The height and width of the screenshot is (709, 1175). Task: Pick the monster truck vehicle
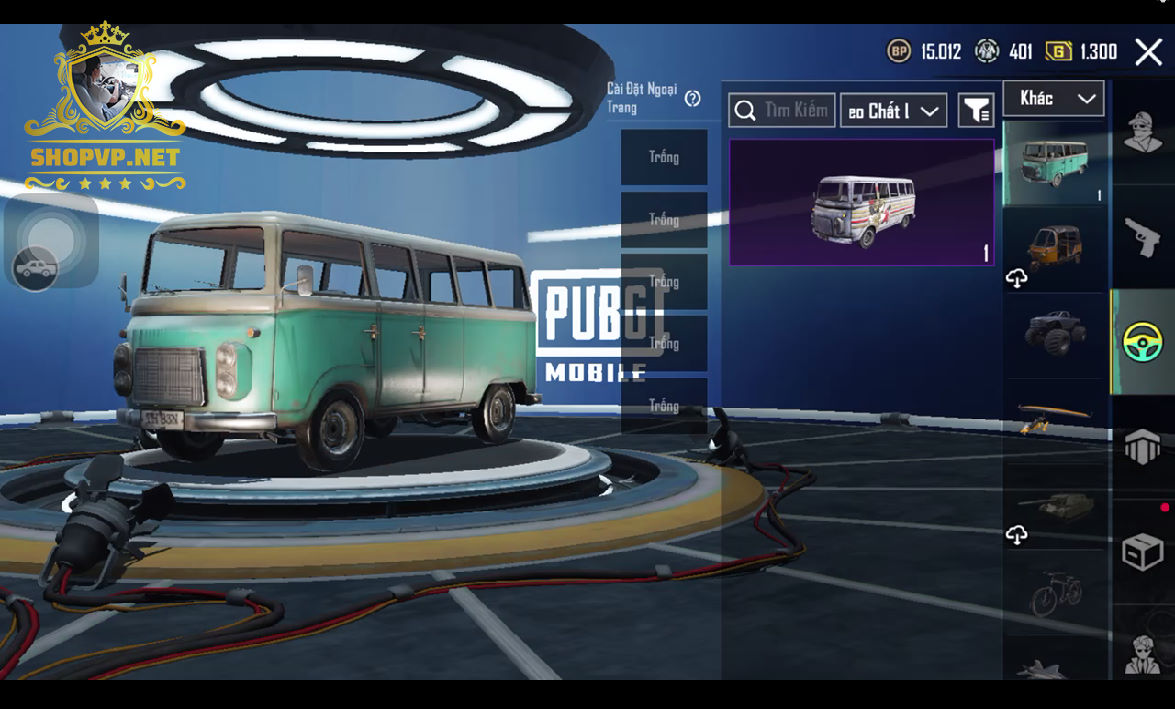click(1056, 334)
